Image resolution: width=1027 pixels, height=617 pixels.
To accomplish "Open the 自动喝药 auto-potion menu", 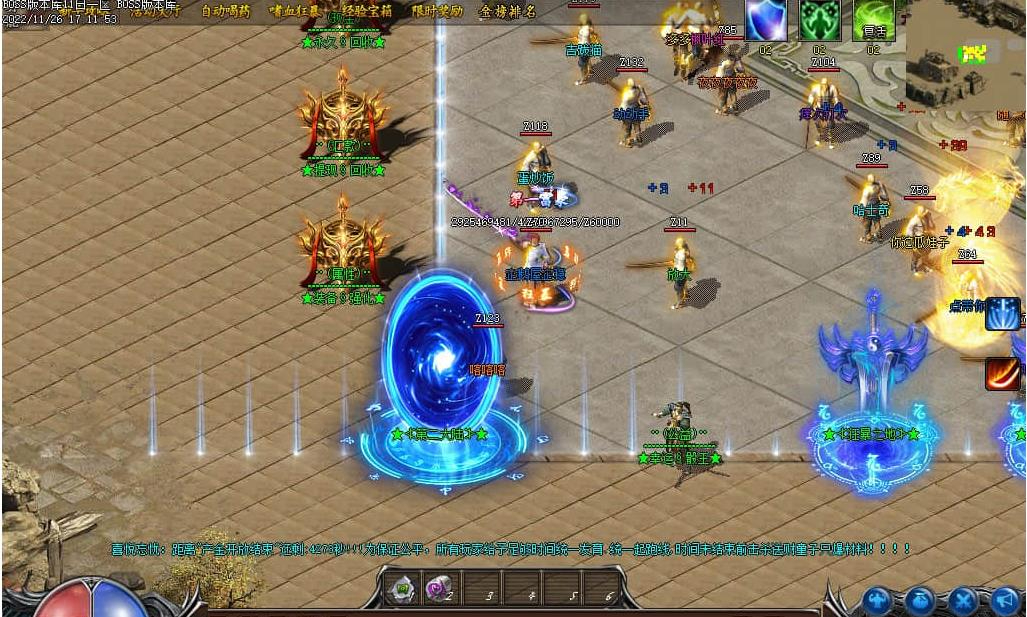I will click(225, 11).
